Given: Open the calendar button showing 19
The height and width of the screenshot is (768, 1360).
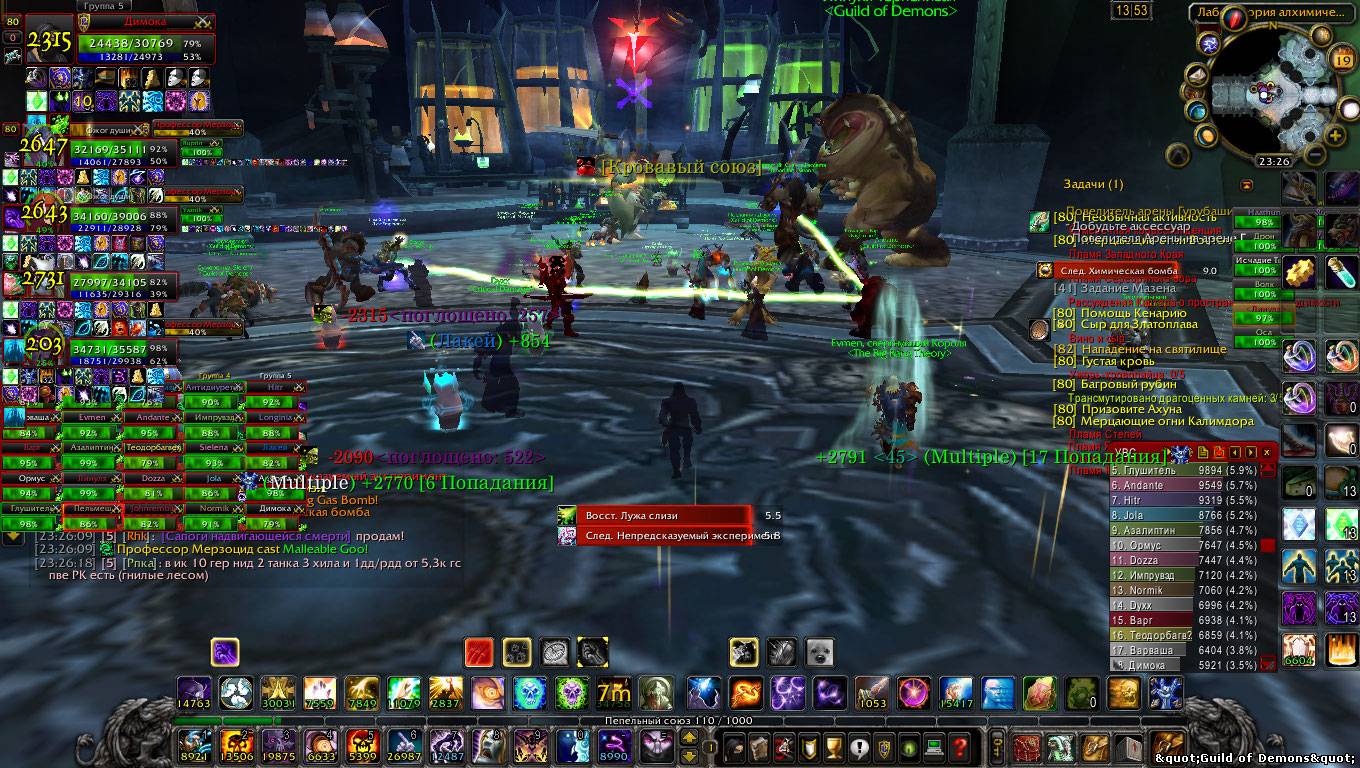Looking at the screenshot, I should pyautogui.click(x=1342, y=60).
